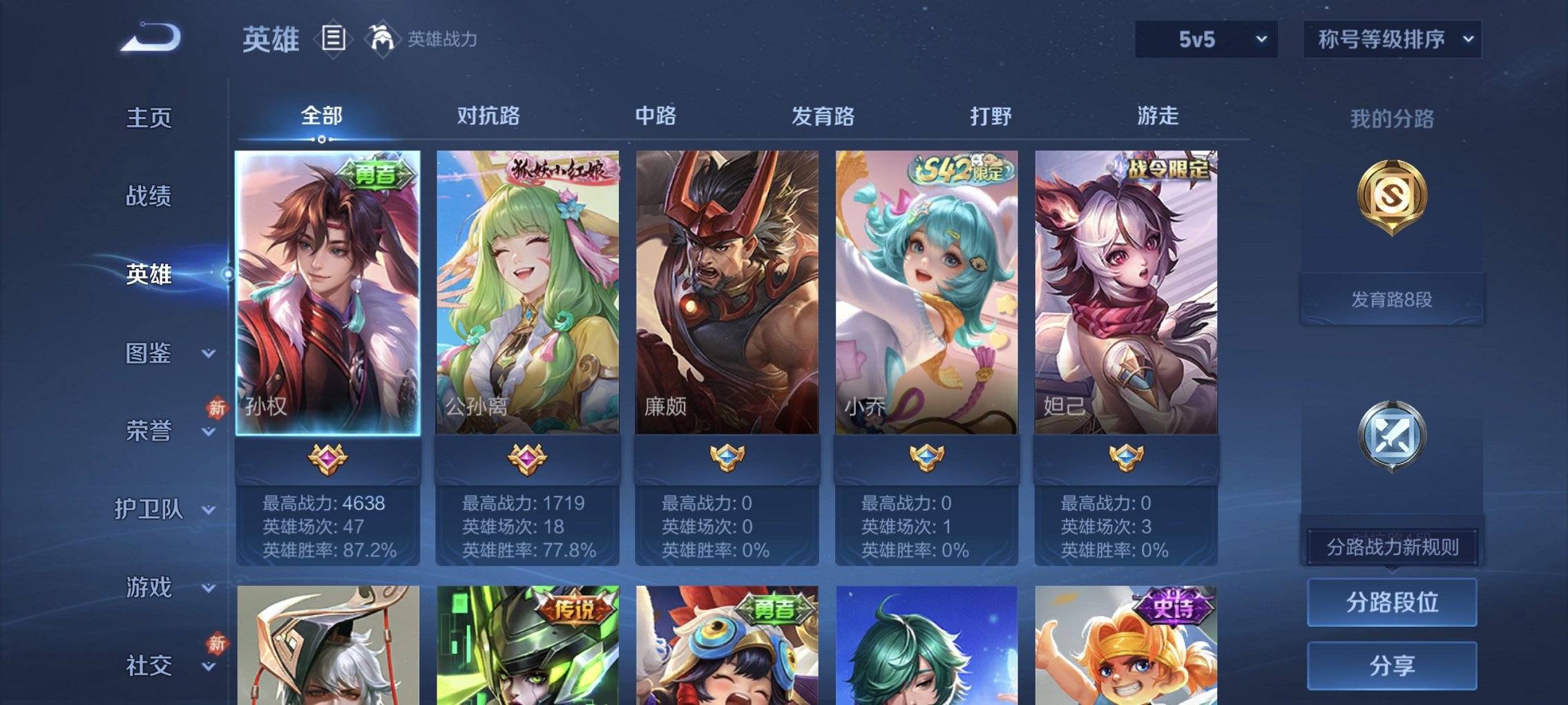Click the 分路段位 button
Viewport: 1568px width, 705px height.
point(1393,603)
